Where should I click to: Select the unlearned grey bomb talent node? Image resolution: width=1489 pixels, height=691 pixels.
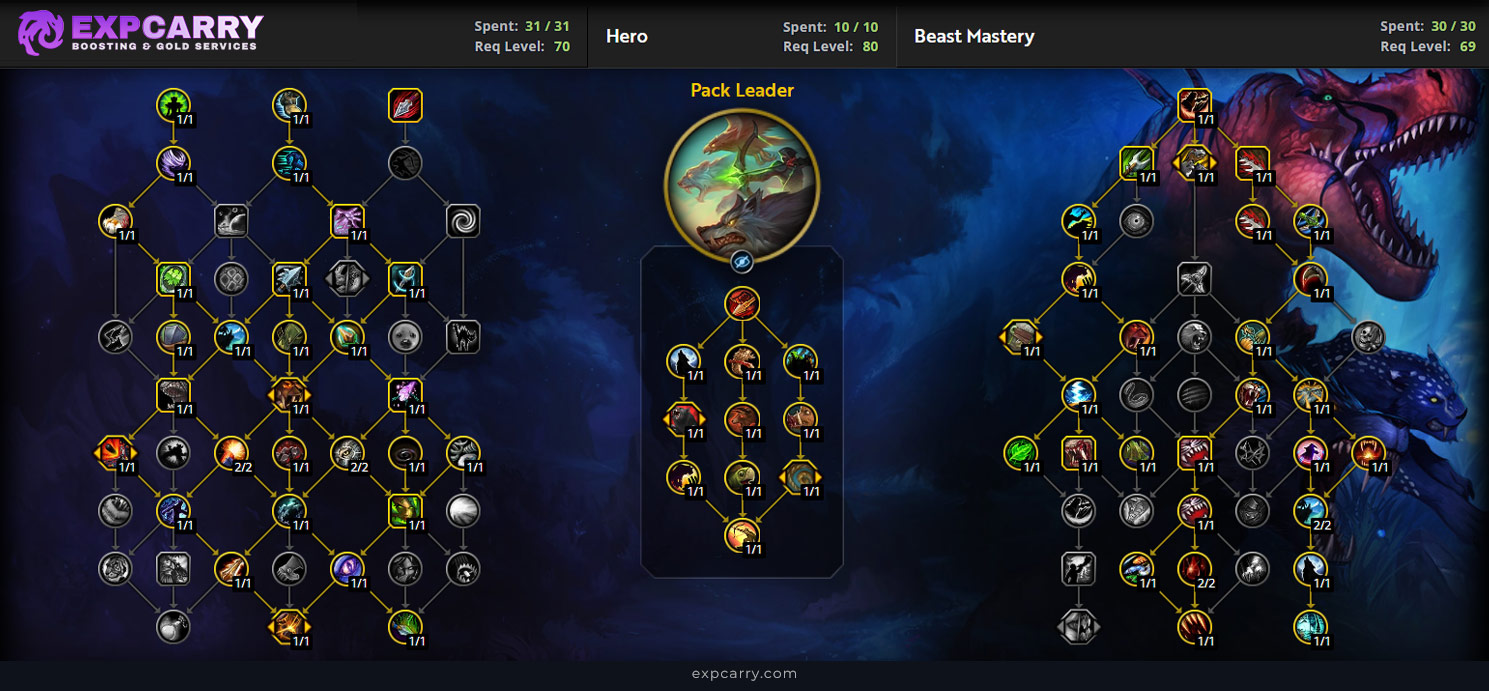(x=174, y=627)
